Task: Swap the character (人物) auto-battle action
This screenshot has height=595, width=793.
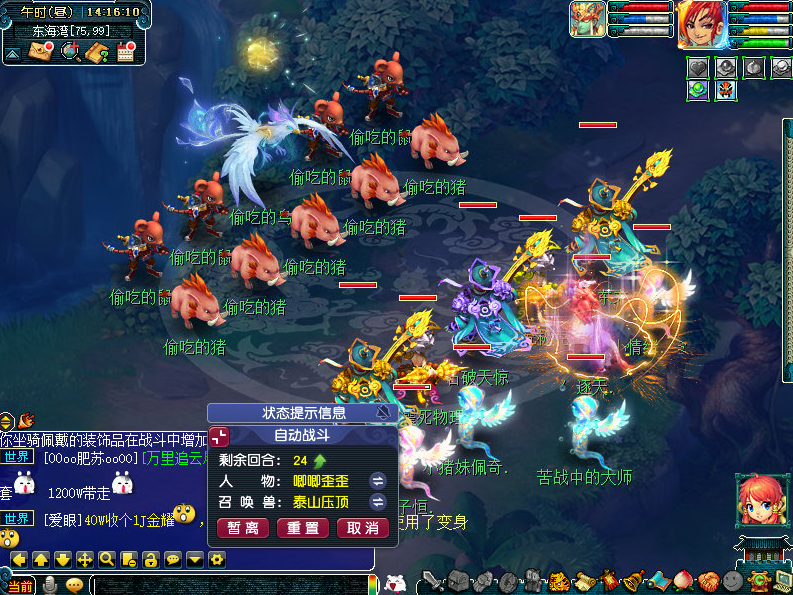Action: coord(378,480)
